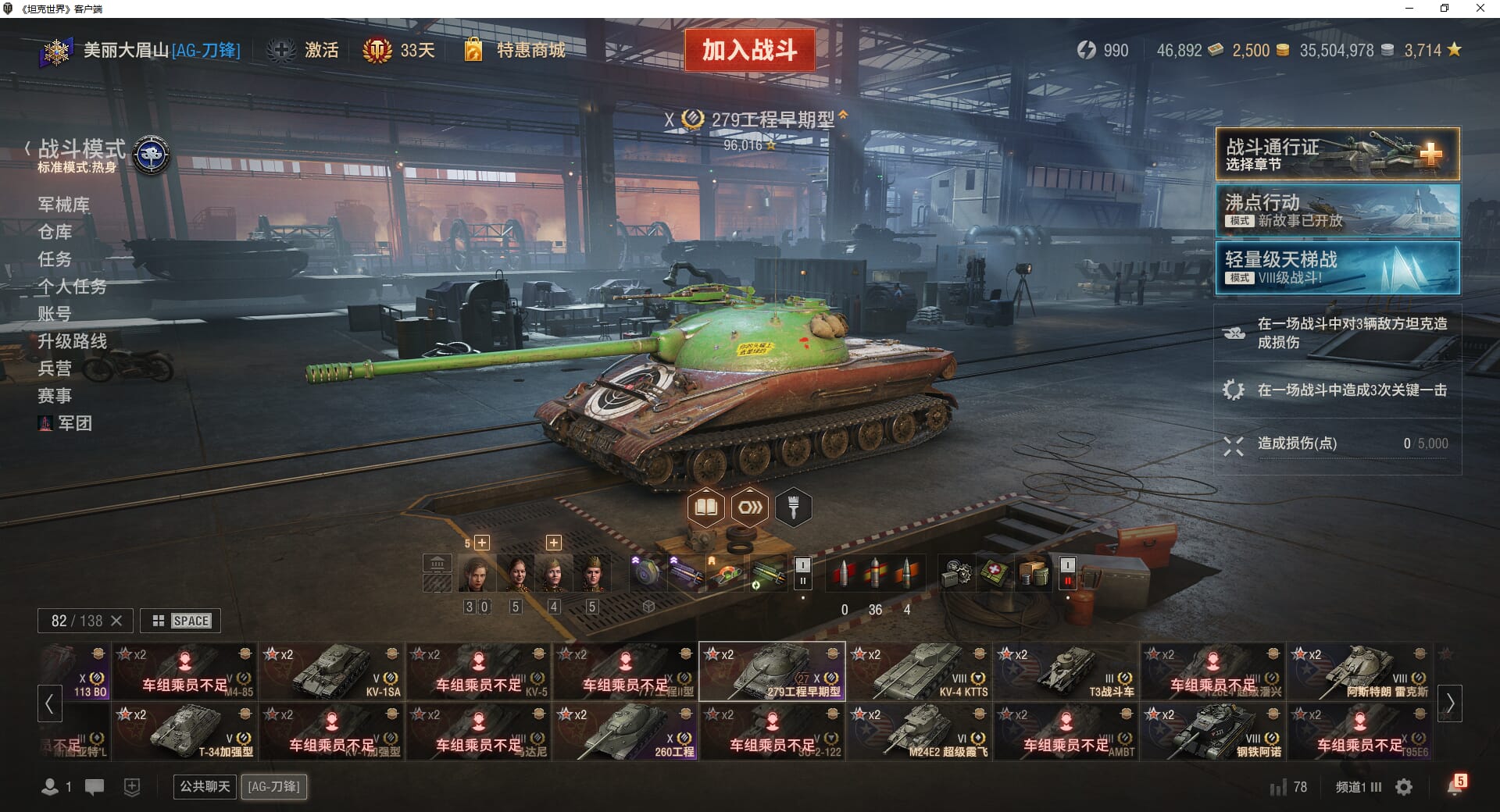The width and height of the screenshot is (1500, 812).
Task: Pick the KV-1SA tank tile
Action: point(332,671)
